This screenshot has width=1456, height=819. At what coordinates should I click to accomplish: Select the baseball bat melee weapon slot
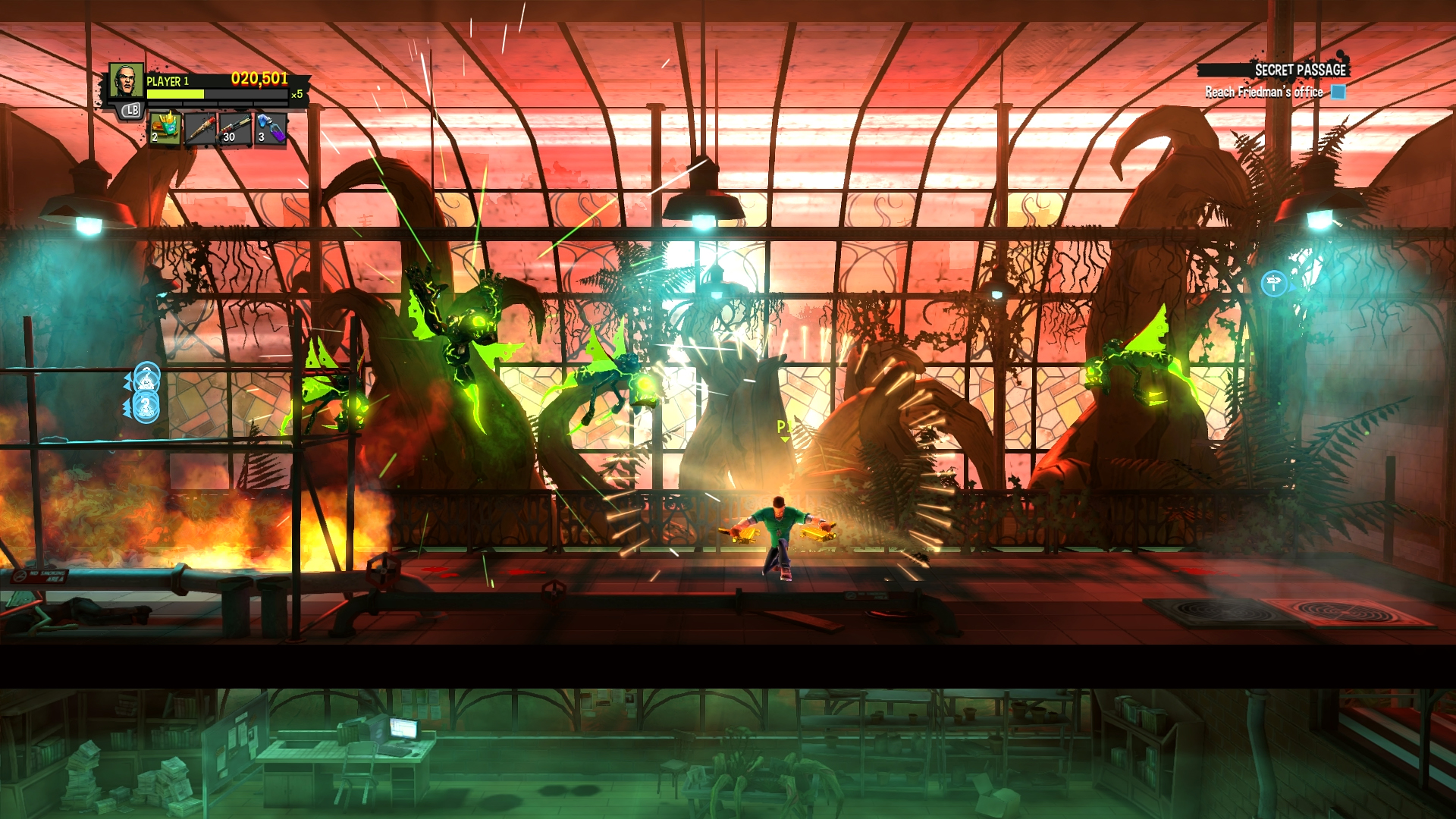[x=199, y=130]
